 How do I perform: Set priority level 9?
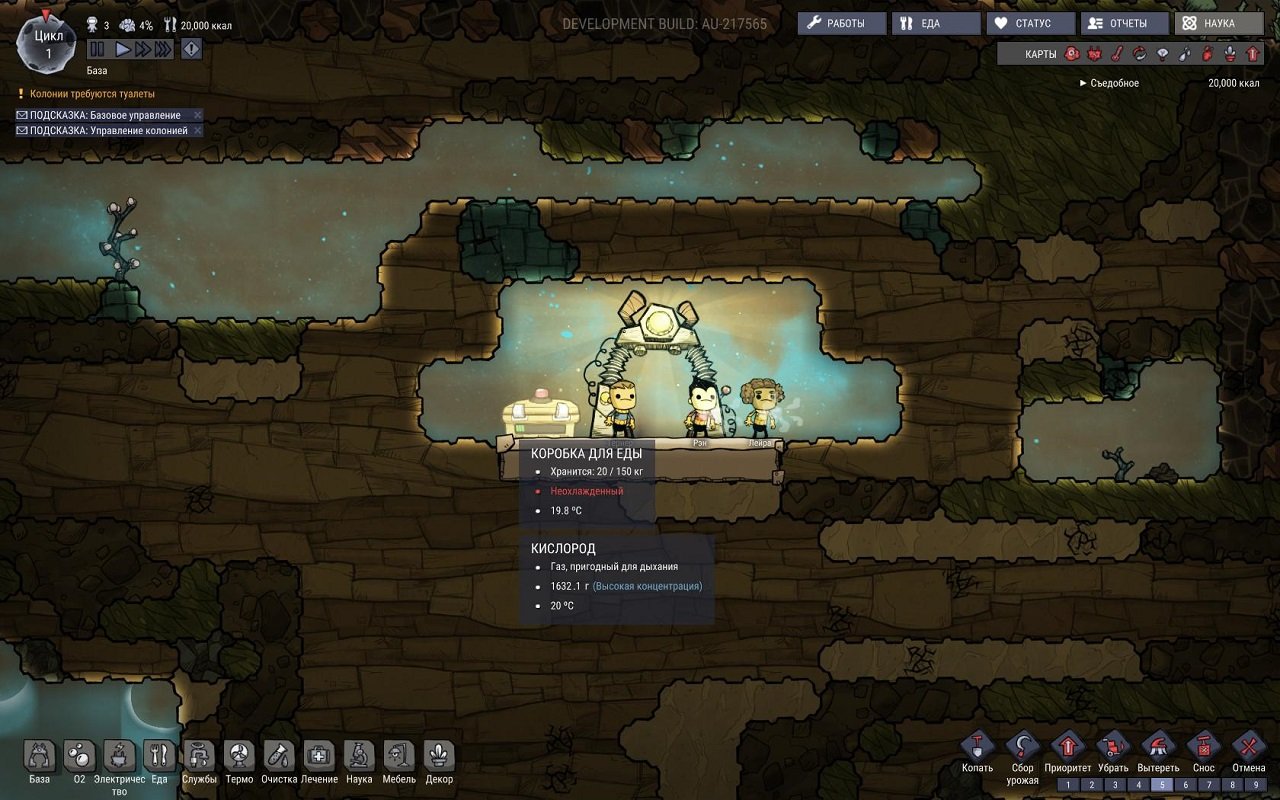(x=1257, y=784)
